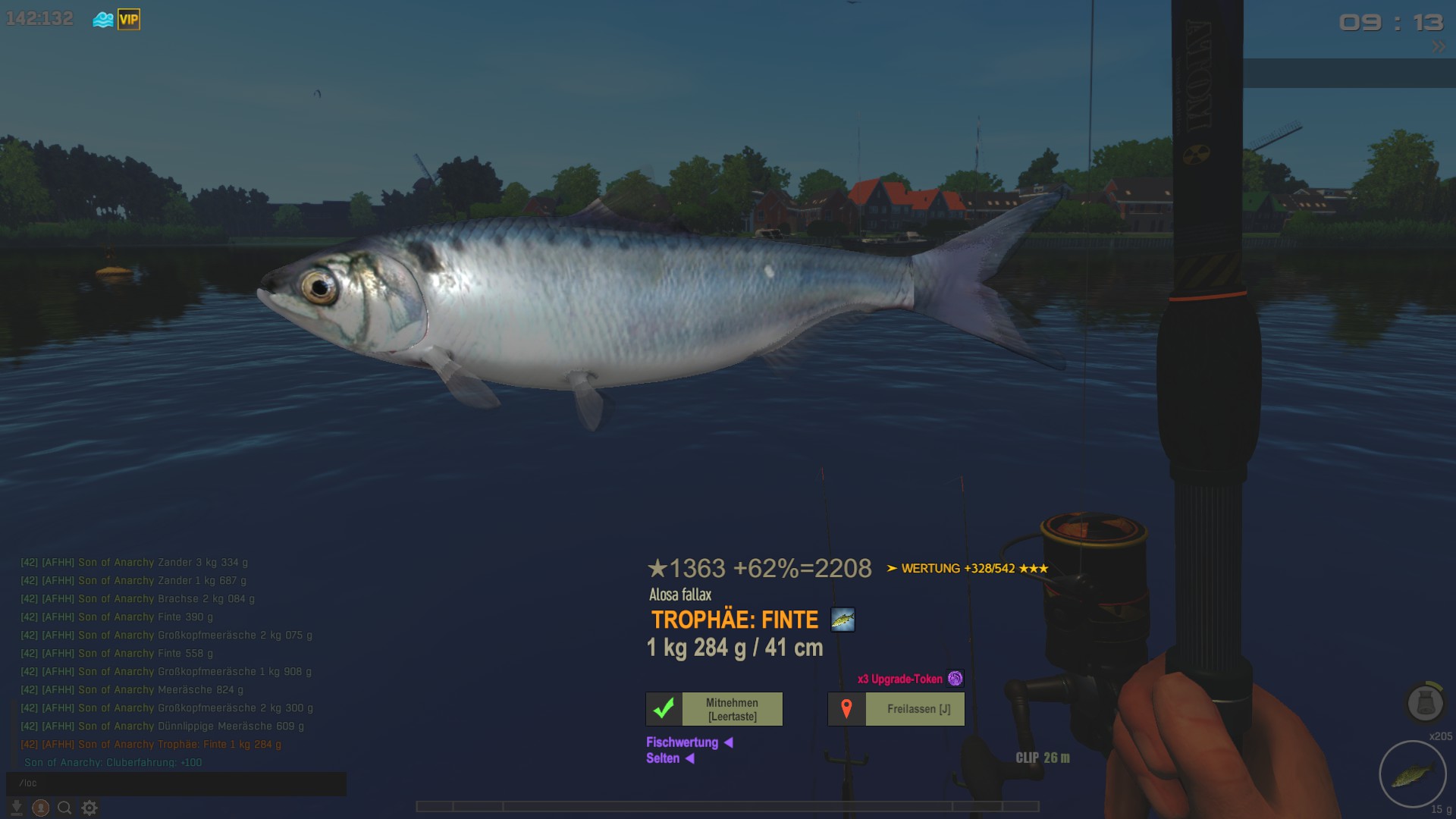Image resolution: width=1456 pixels, height=819 pixels.
Task: Open the Wertung rating line with three stars
Action: point(968,569)
